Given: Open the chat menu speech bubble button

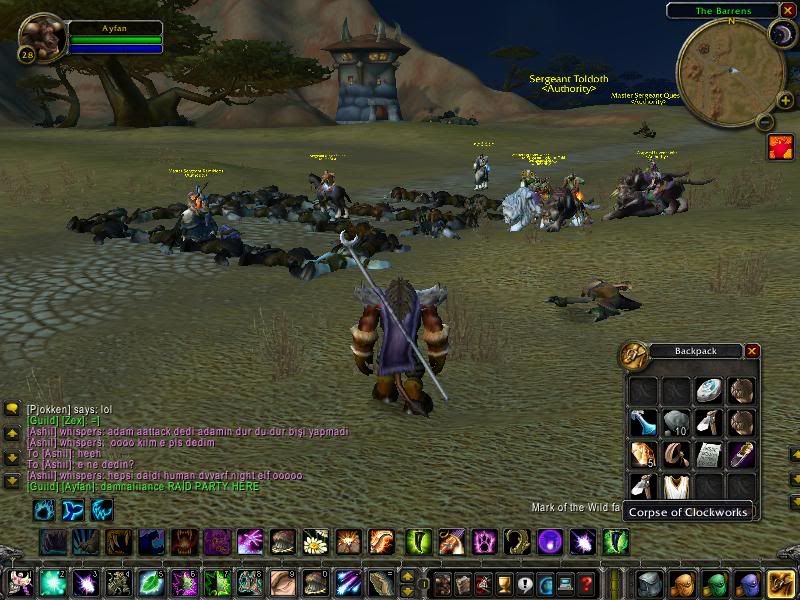Looking at the screenshot, I should coord(12,409).
